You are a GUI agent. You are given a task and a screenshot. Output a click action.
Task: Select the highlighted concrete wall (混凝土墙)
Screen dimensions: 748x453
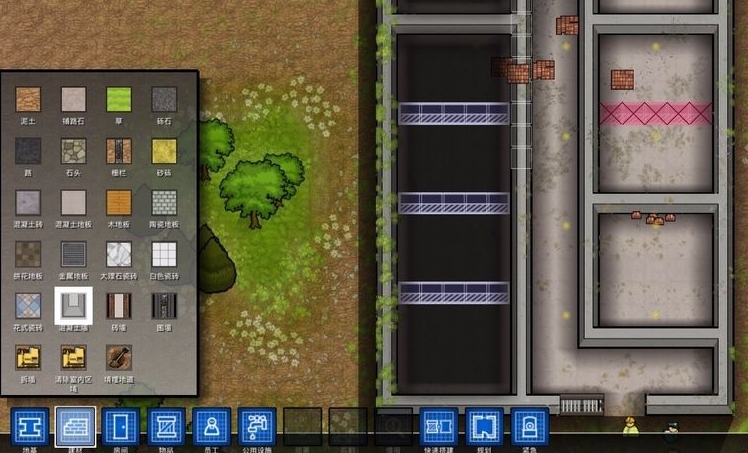pyautogui.click(x=74, y=305)
